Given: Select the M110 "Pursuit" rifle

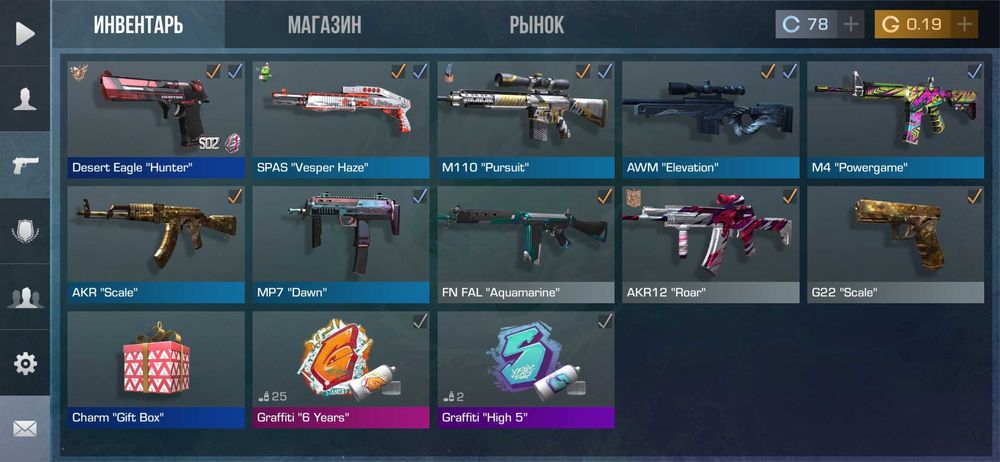Looking at the screenshot, I should [526, 118].
